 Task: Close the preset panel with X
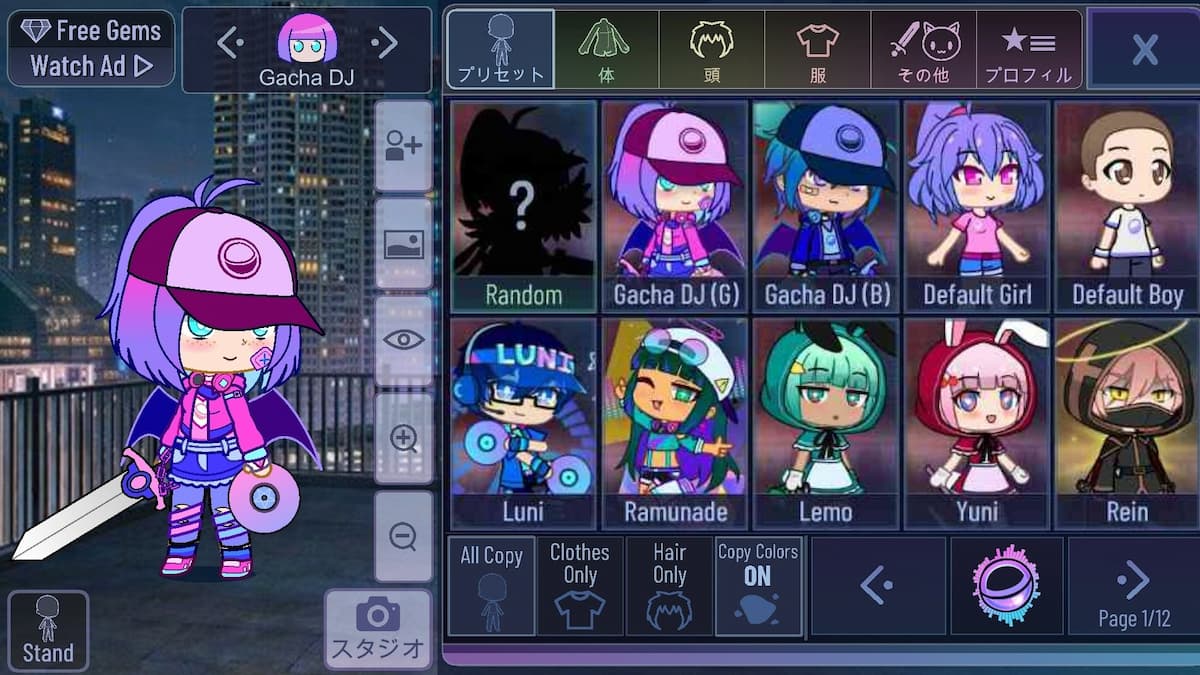coord(1143,48)
